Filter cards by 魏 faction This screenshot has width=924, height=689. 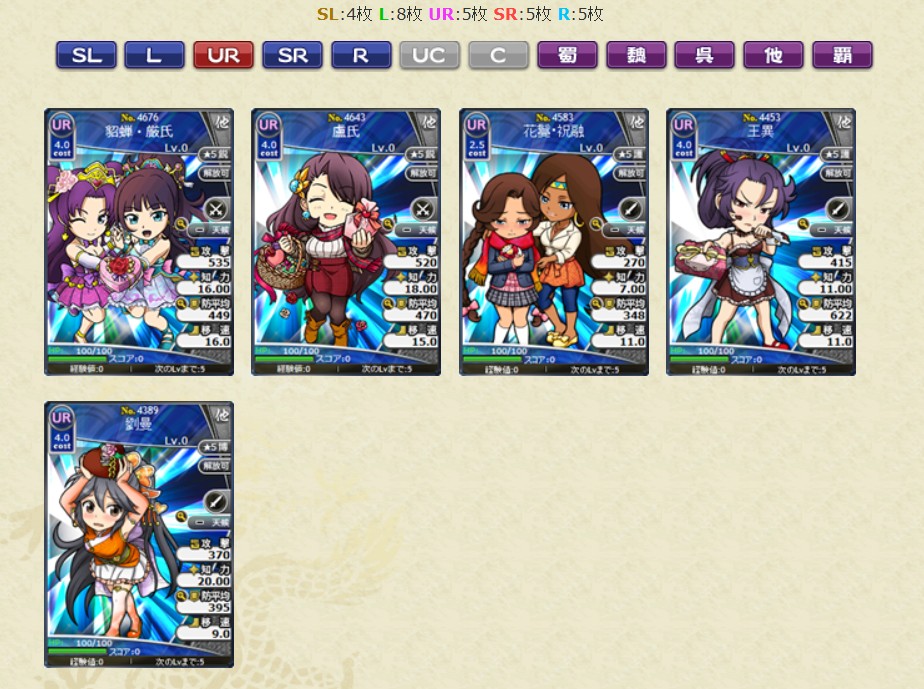tap(636, 55)
